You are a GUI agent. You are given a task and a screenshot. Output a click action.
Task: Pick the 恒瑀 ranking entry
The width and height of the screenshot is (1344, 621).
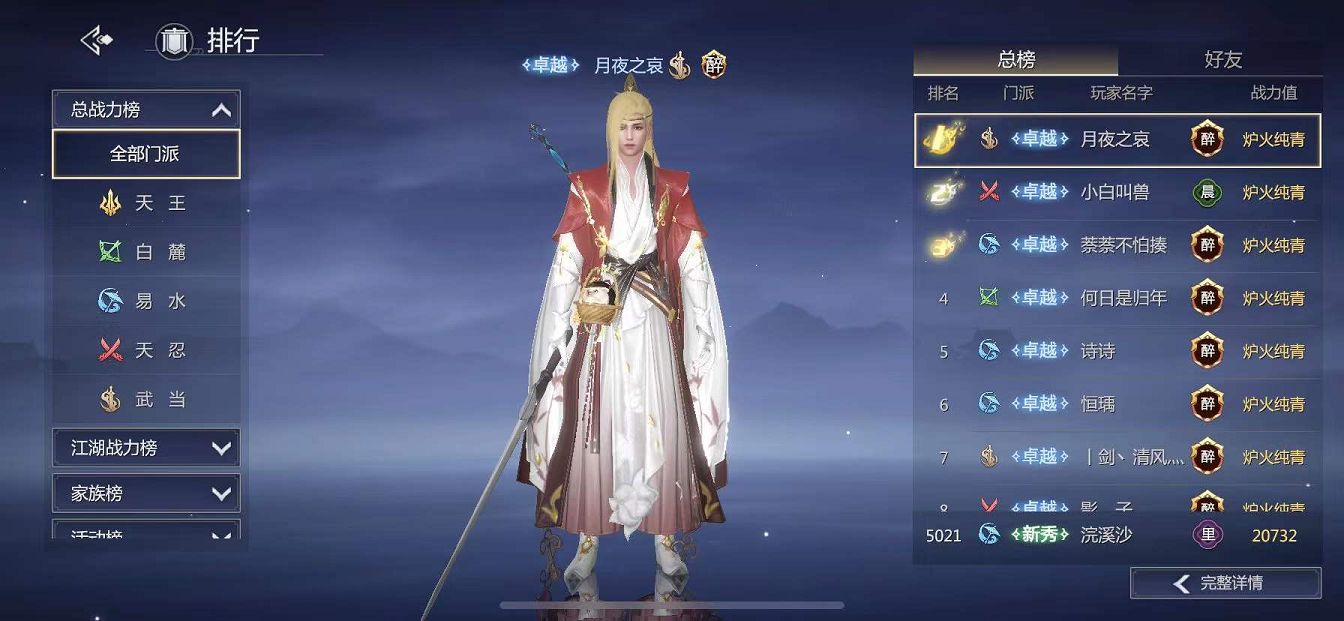coord(1117,404)
